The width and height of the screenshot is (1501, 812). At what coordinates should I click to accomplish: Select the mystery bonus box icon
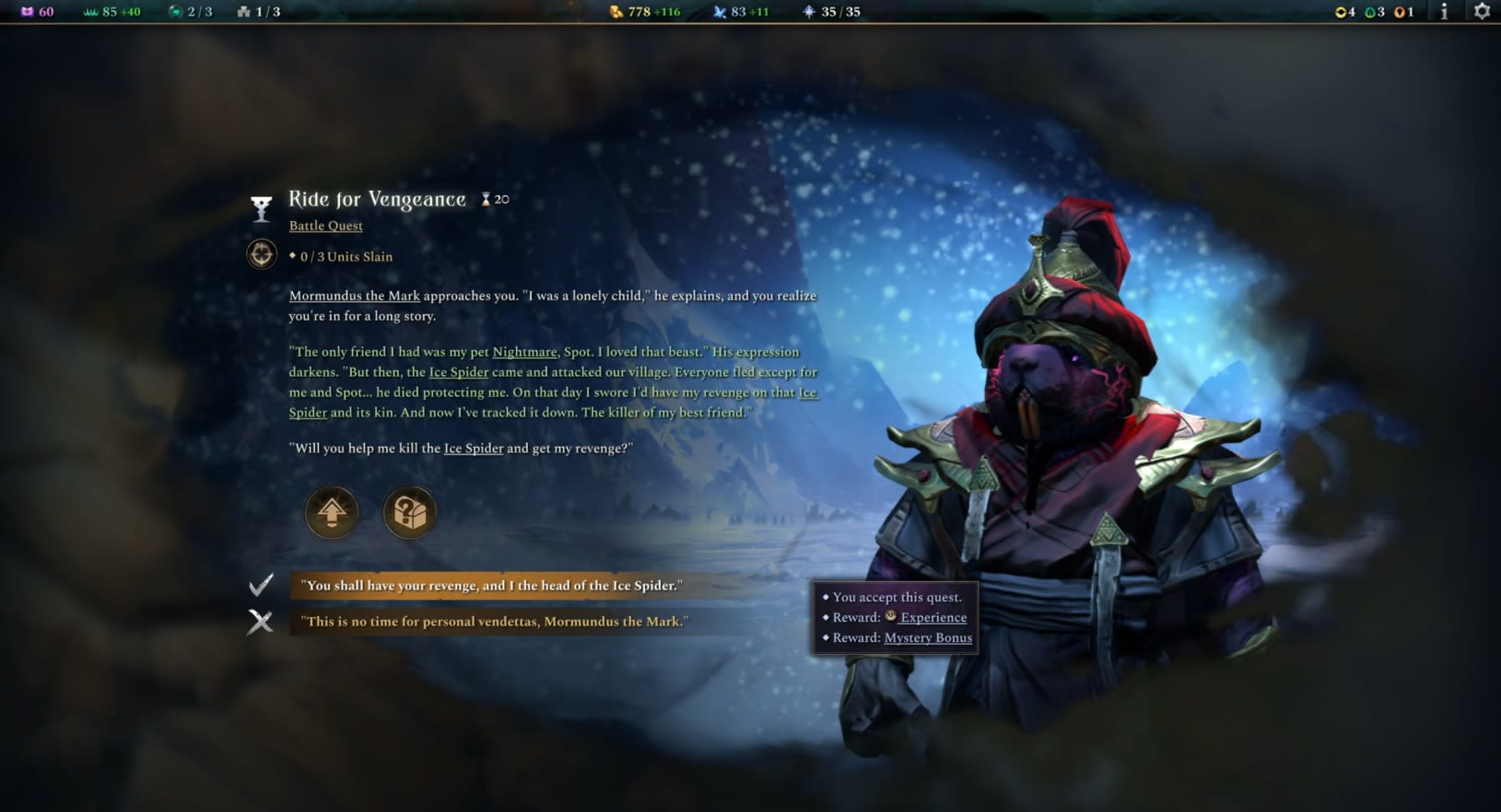[x=410, y=512]
